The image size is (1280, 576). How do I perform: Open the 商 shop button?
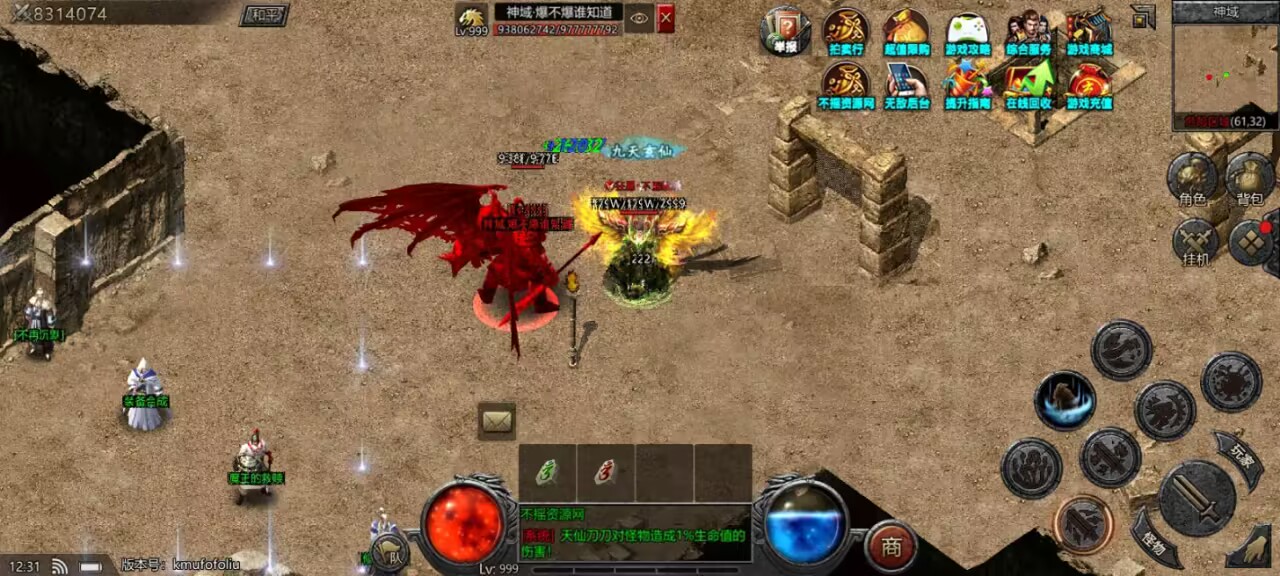[x=891, y=546]
